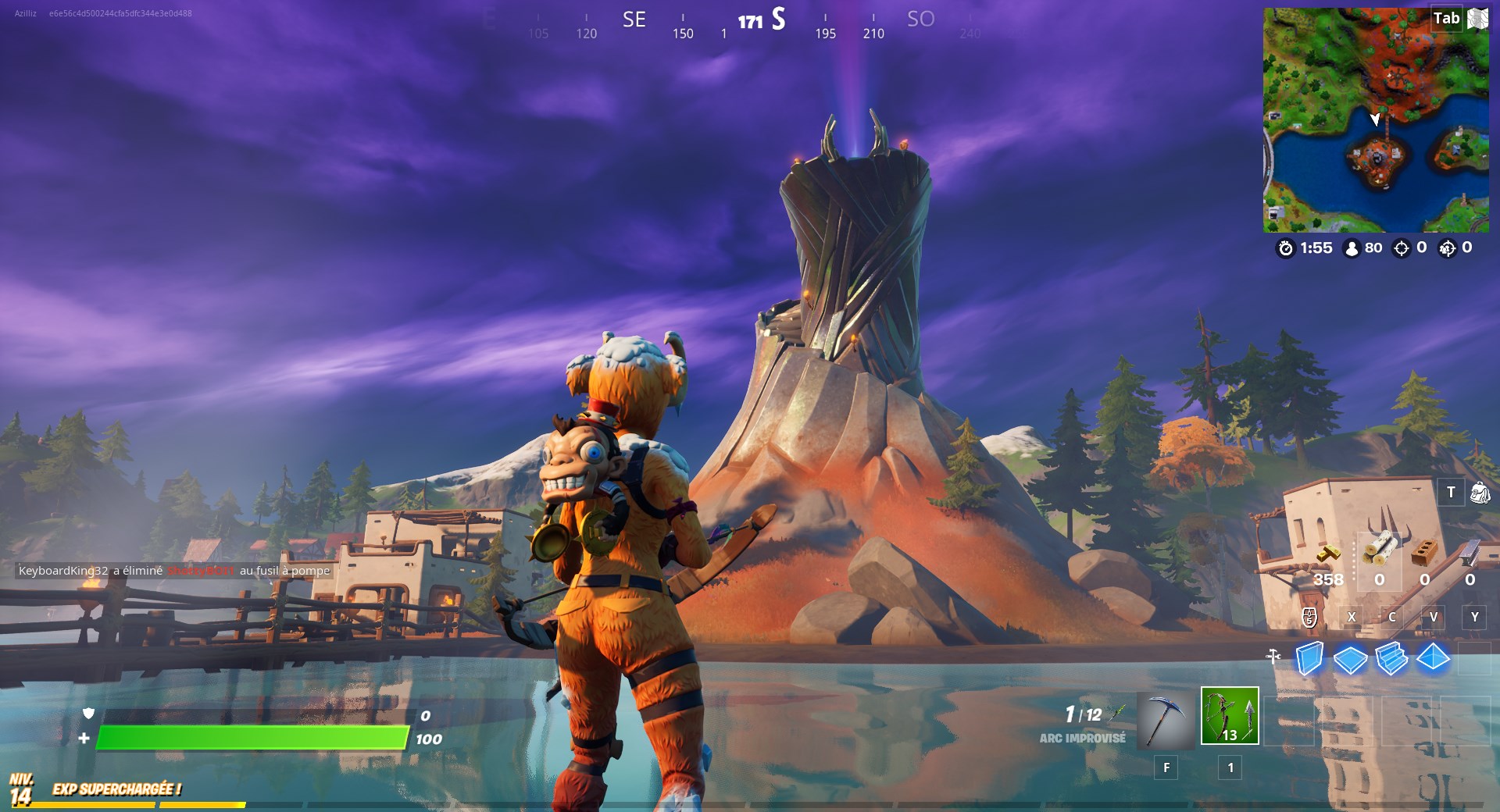This screenshot has width=1500, height=812.
Task: Click the eliminations crosshair icon
Action: (1401, 248)
